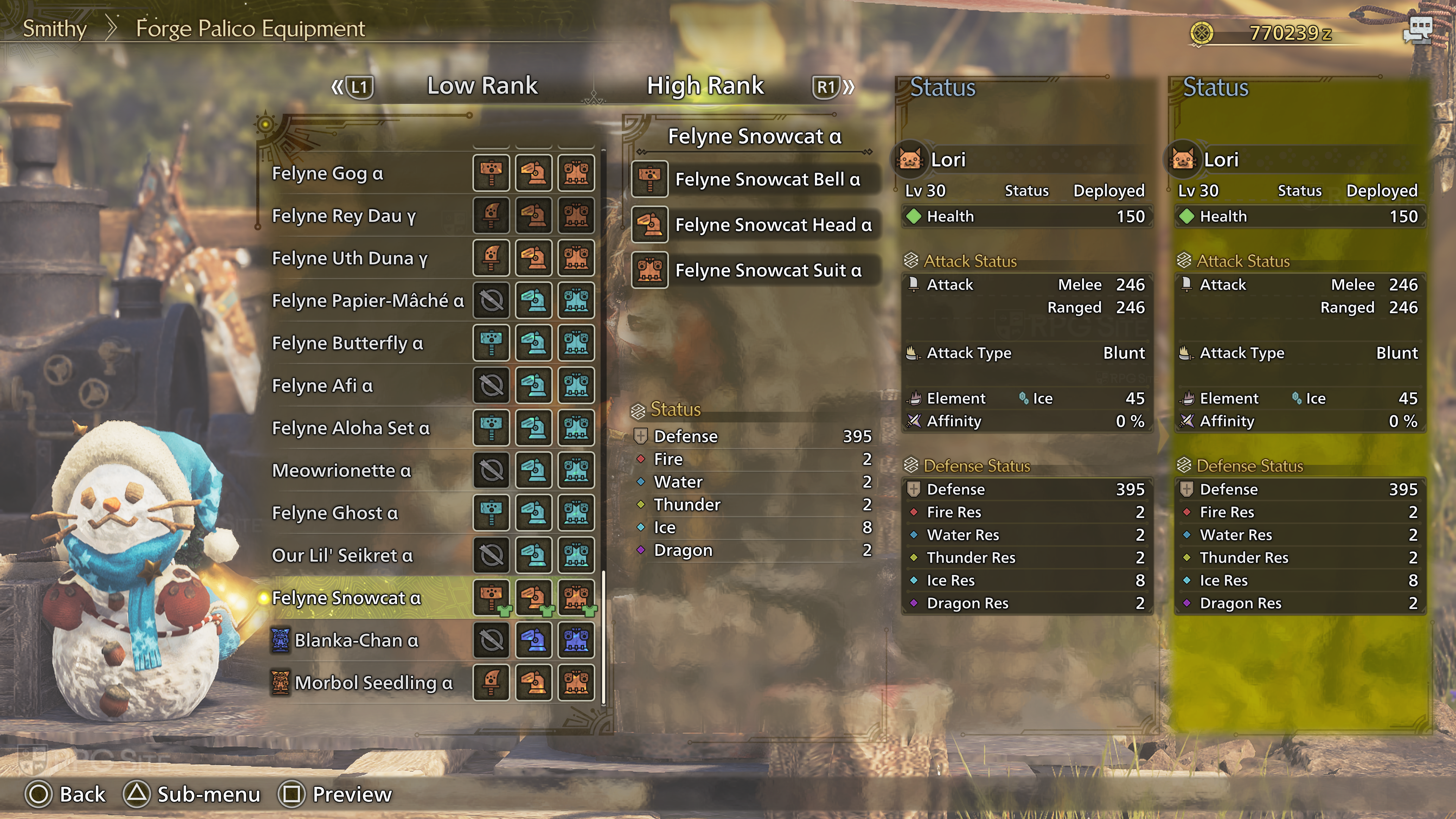This screenshot has width=1456, height=819.
Task: Select the Morbol Seedling α set
Action: 373,683
